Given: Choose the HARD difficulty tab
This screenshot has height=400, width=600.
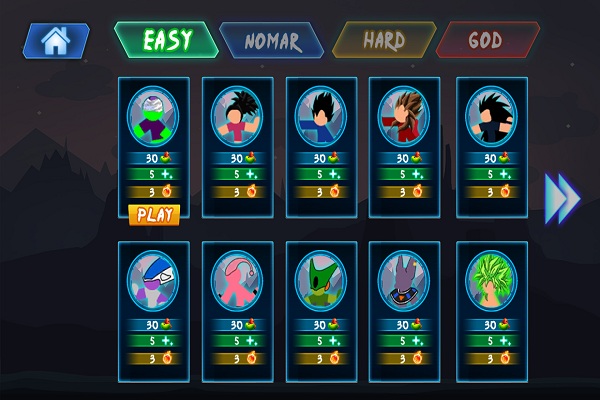Looking at the screenshot, I should coord(383,41).
